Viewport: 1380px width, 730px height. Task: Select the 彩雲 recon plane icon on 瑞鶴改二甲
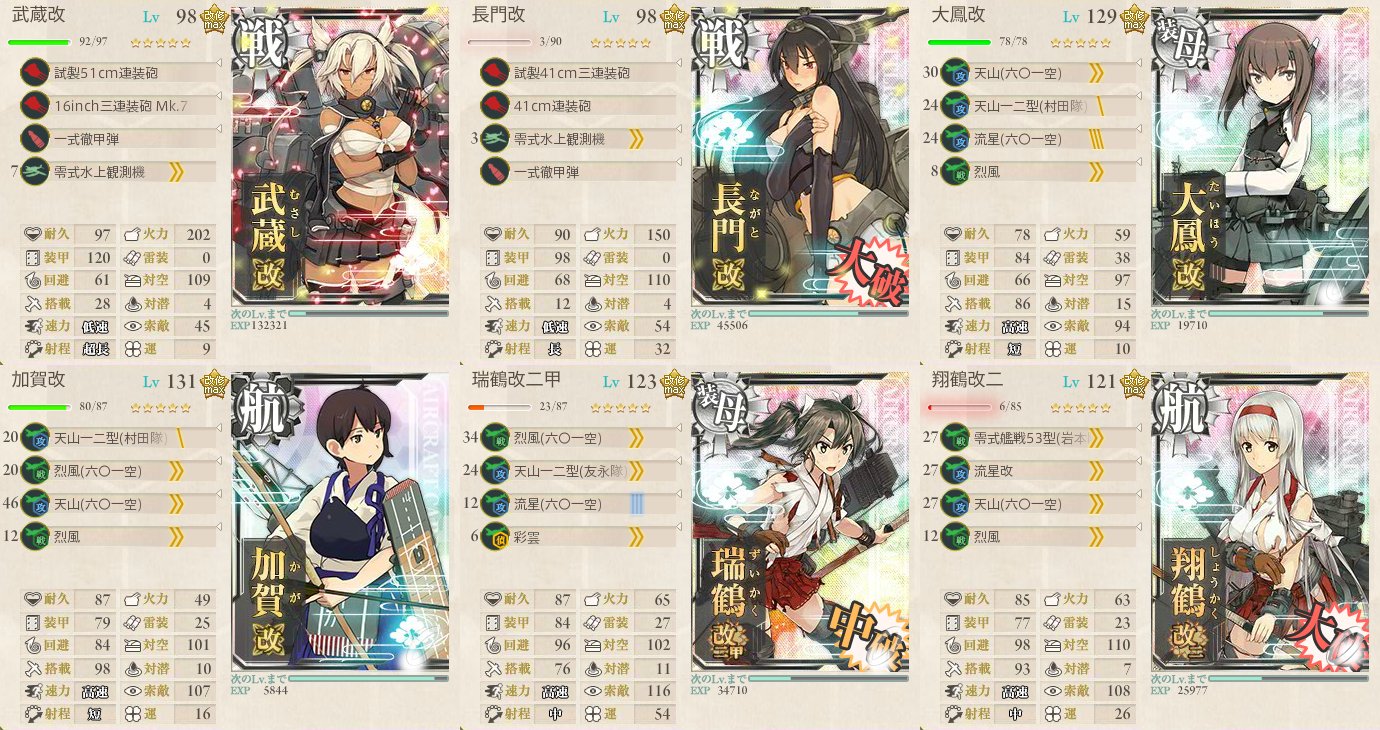(x=497, y=534)
